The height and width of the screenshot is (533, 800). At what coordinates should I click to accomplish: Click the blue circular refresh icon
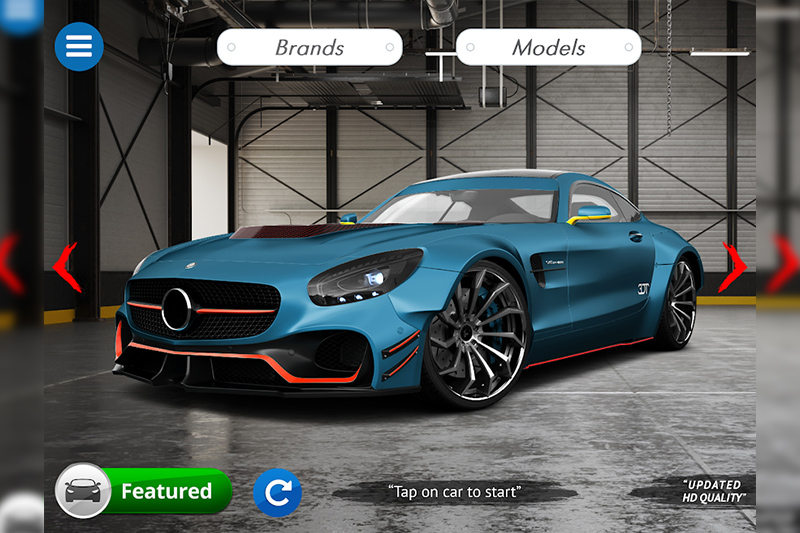pos(277,492)
